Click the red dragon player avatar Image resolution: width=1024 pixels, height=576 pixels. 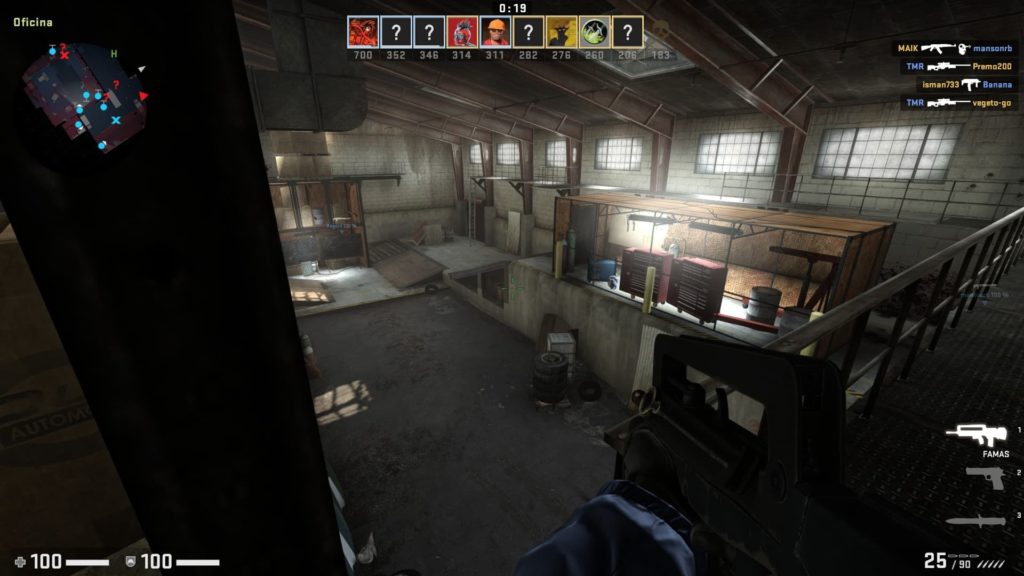click(x=362, y=32)
